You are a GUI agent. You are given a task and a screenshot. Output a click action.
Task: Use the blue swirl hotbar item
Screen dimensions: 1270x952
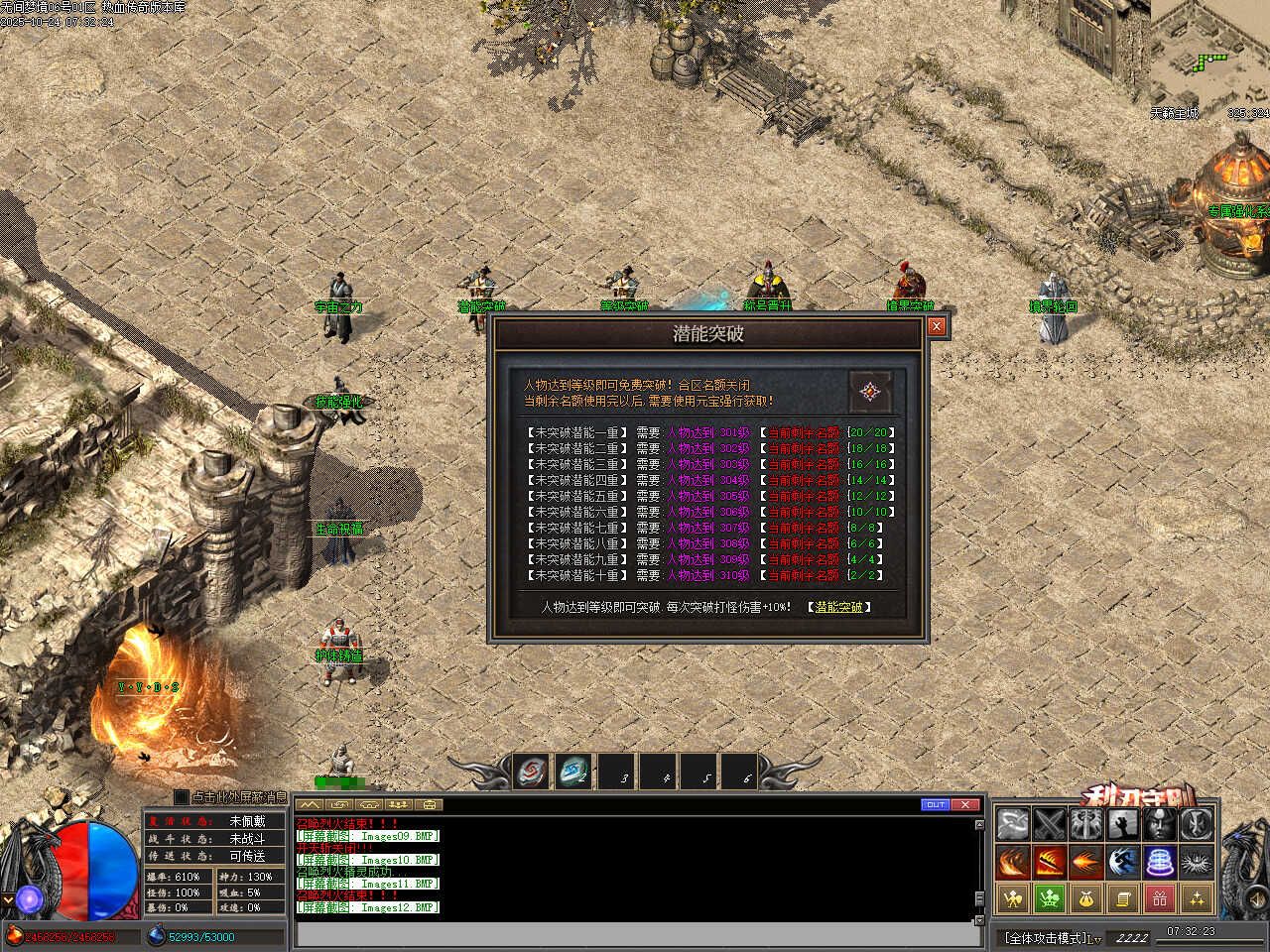tap(573, 772)
